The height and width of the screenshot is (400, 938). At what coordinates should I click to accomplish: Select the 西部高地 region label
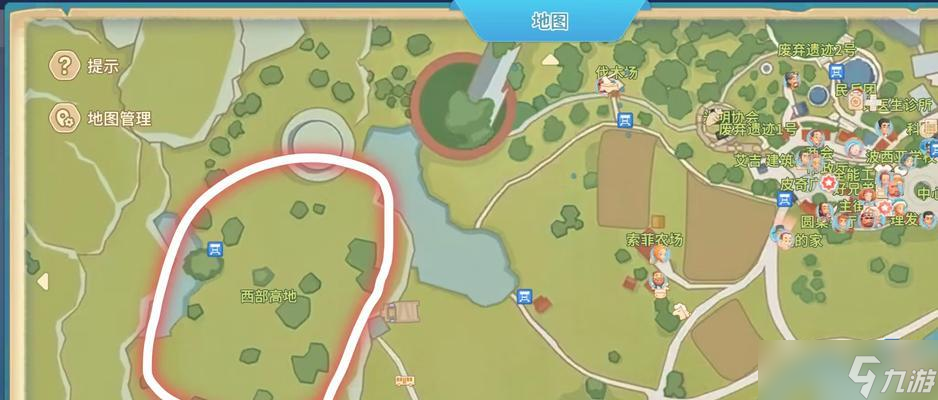(x=269, y=296)
